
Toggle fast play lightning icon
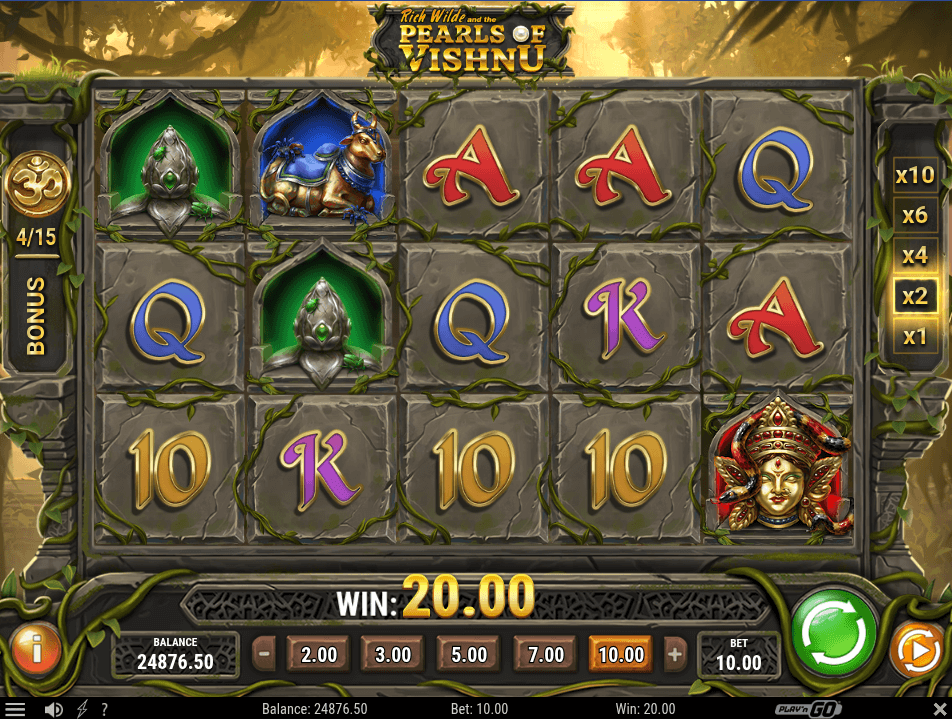[x=81, y=709]
